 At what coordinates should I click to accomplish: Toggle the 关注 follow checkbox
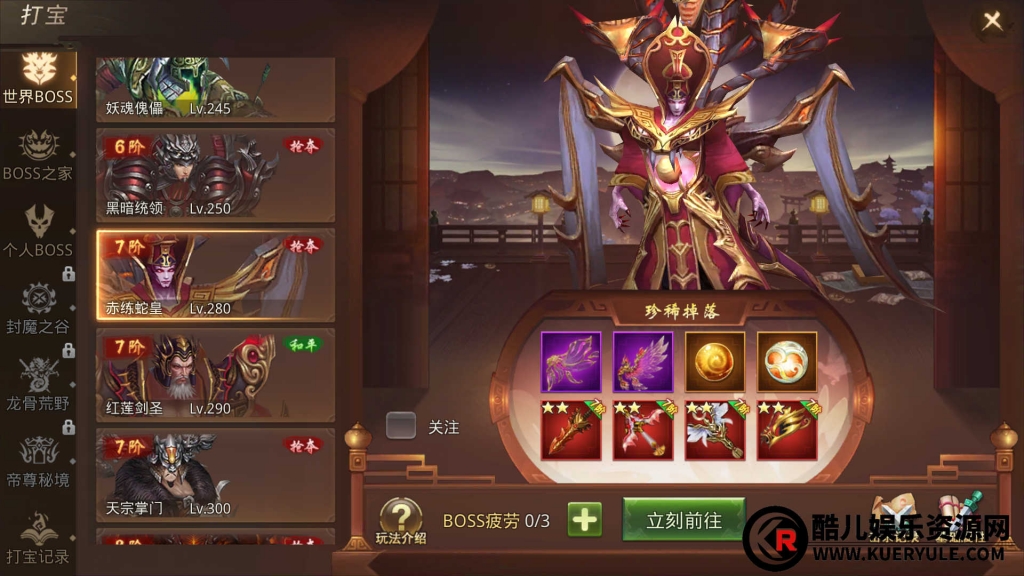401,426
